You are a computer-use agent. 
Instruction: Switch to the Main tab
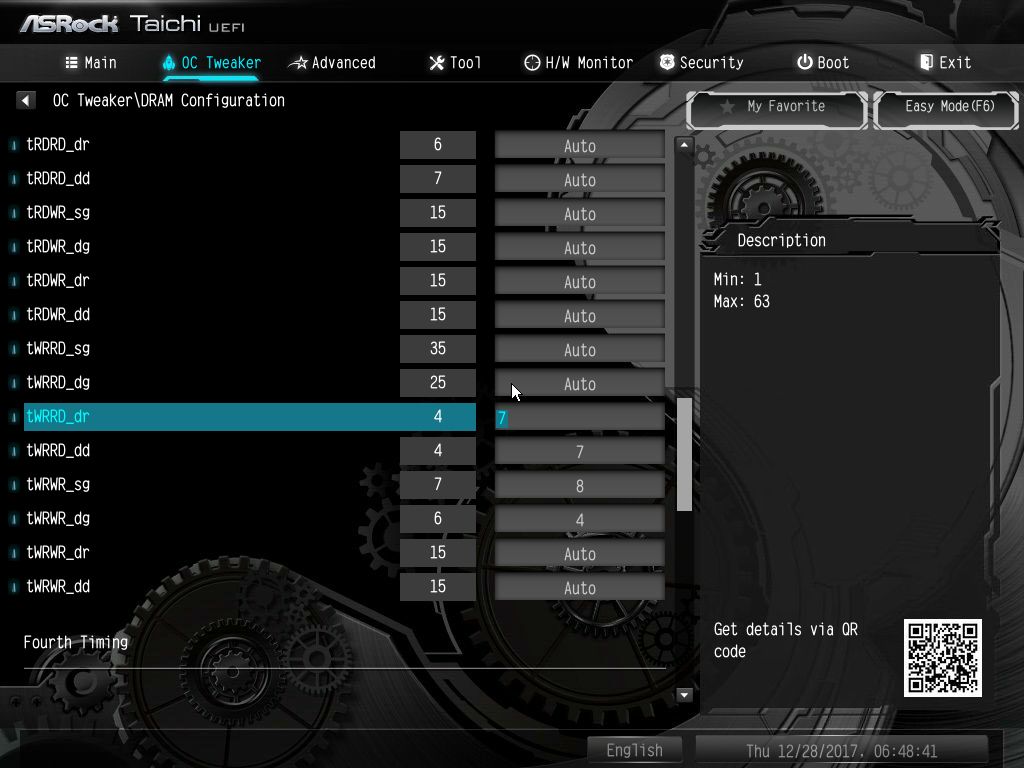[91, 63]
